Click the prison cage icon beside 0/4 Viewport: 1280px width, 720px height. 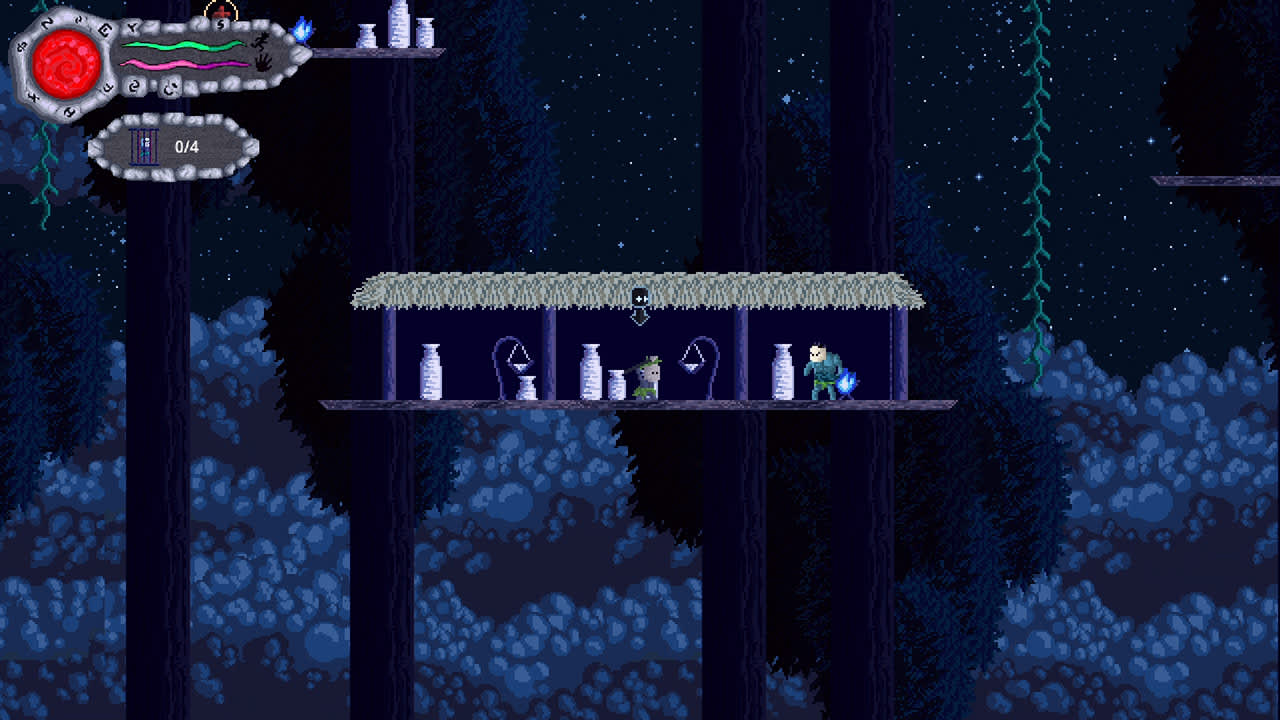pyautogui.click(x=144, y=145)
